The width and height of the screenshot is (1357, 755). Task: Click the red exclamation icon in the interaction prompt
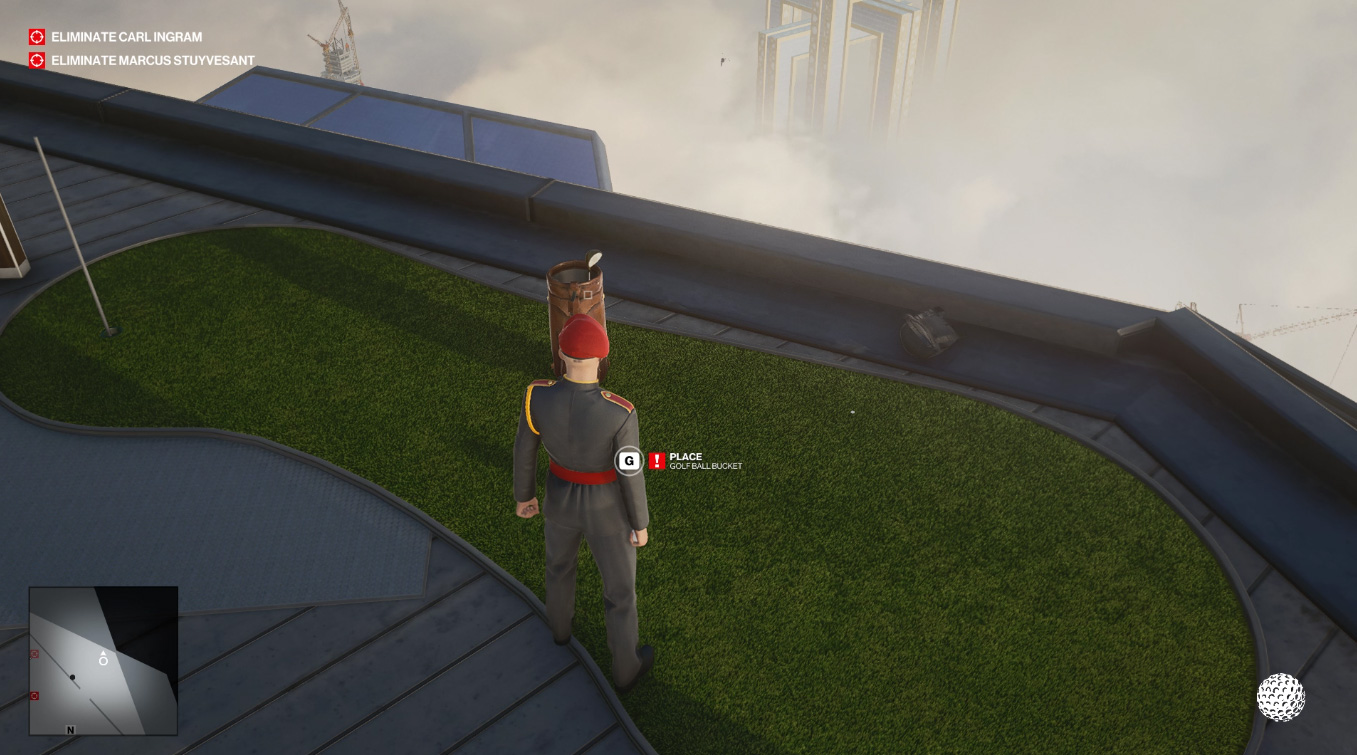click(658, 461)
